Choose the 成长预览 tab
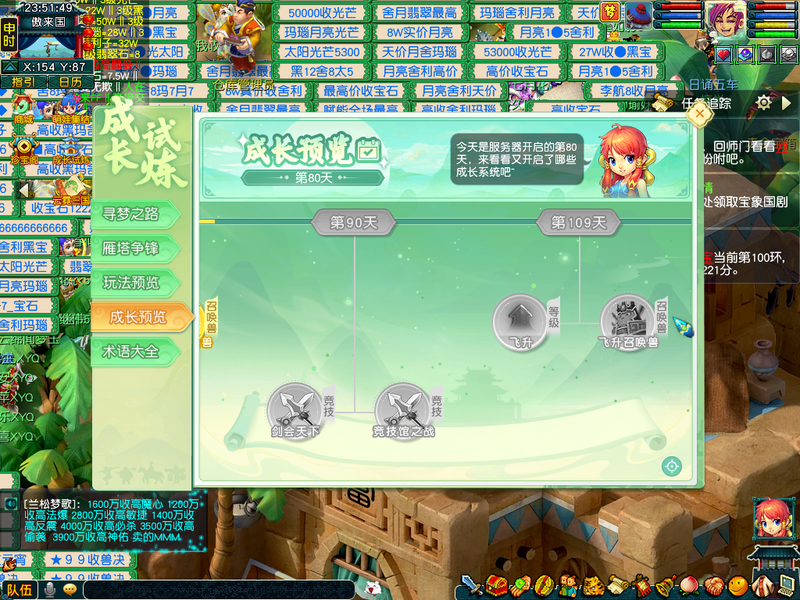This screenshot has width=800, height=600. 138,318
